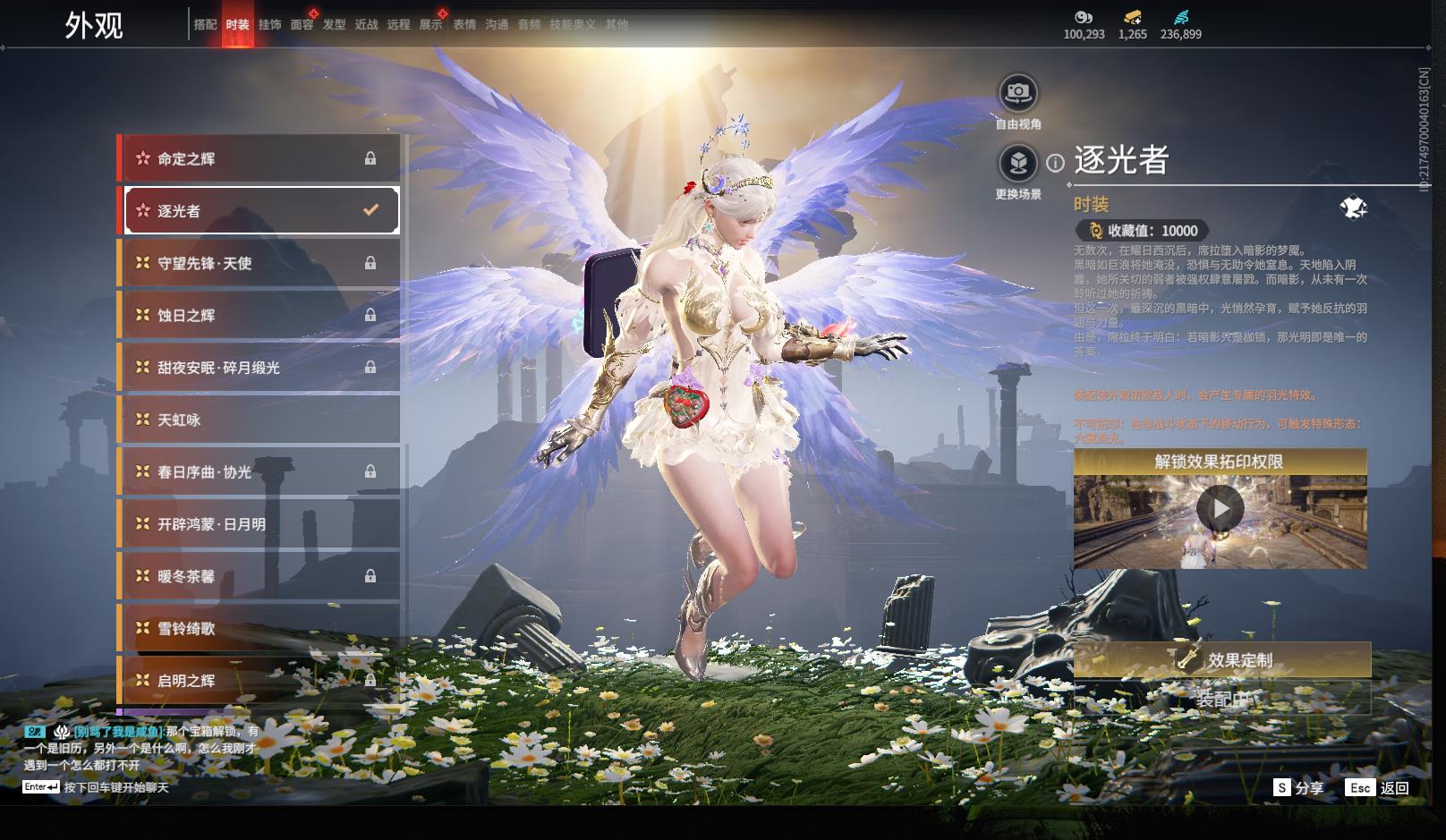Switch to the 面容 face tab
Screen dimensions: 1446x840
coord(302,25)
